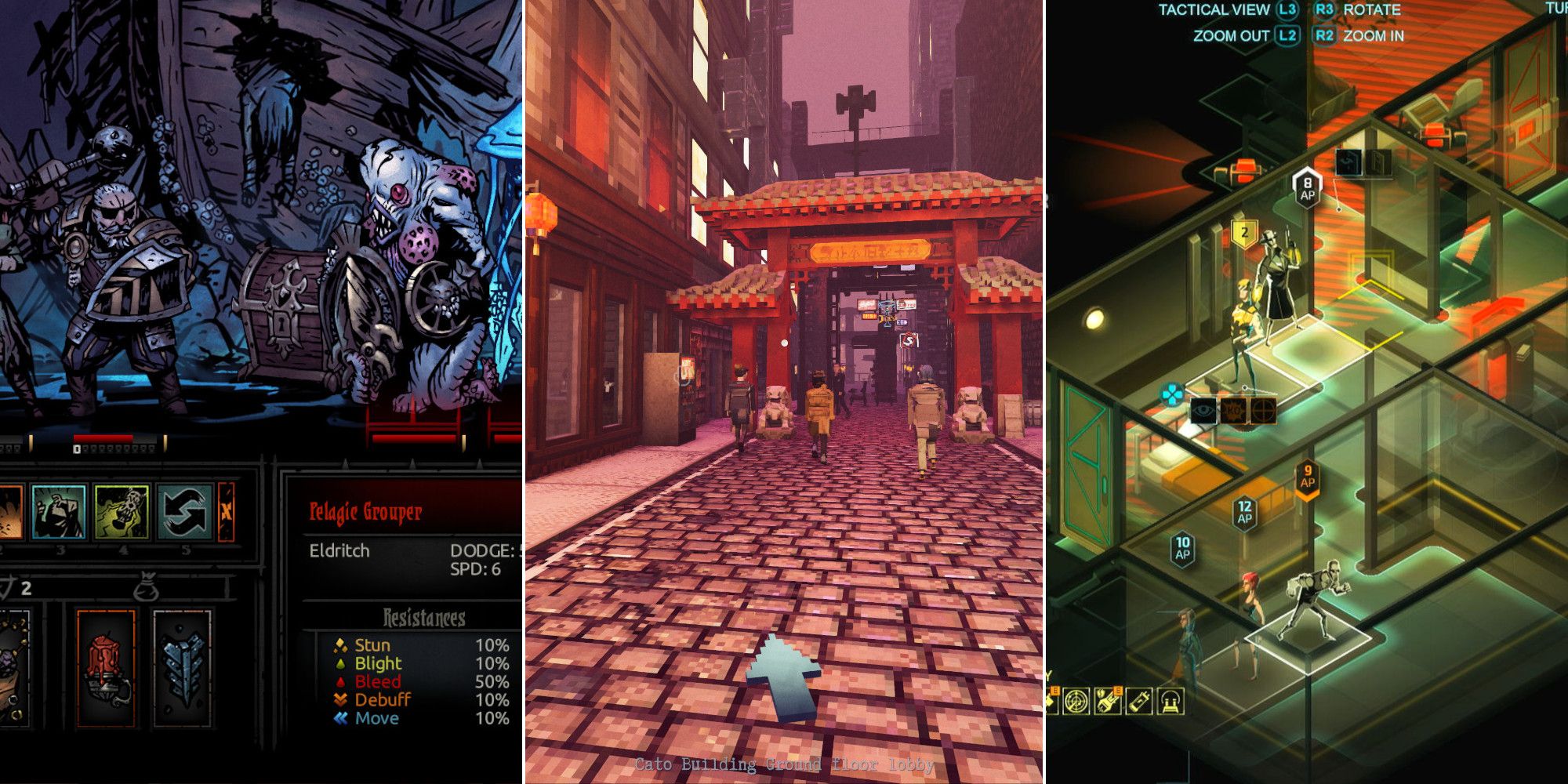Click the alarm bell item in the inventory bar
Screen dimensions: 1568x784
(1173, 700)
